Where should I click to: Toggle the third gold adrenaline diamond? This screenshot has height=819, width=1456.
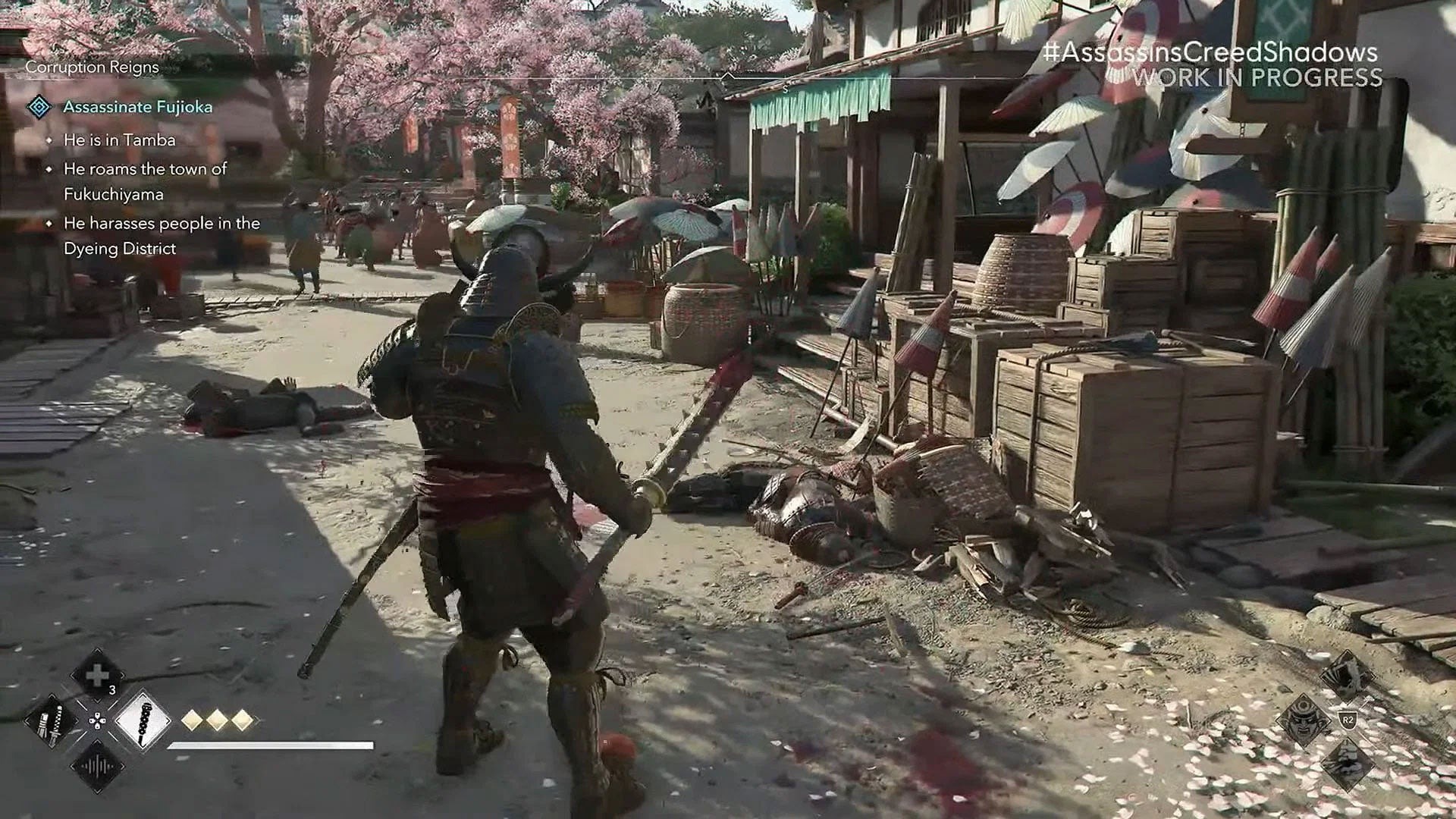(243, 719)
